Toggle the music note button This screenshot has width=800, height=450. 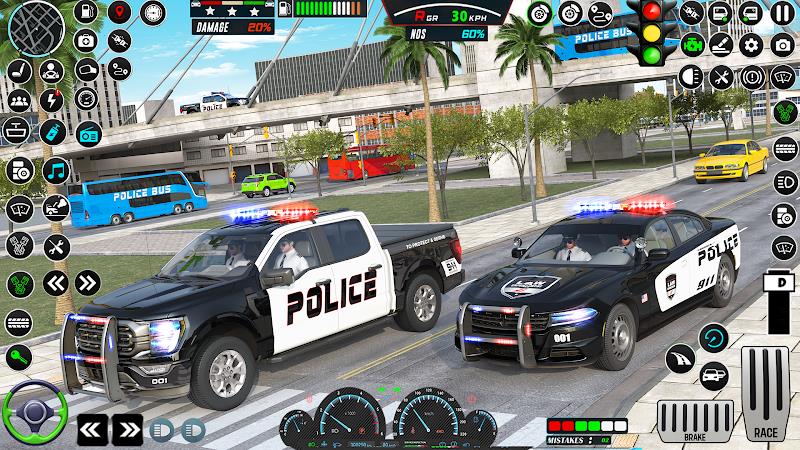click(x=54, y=169)
